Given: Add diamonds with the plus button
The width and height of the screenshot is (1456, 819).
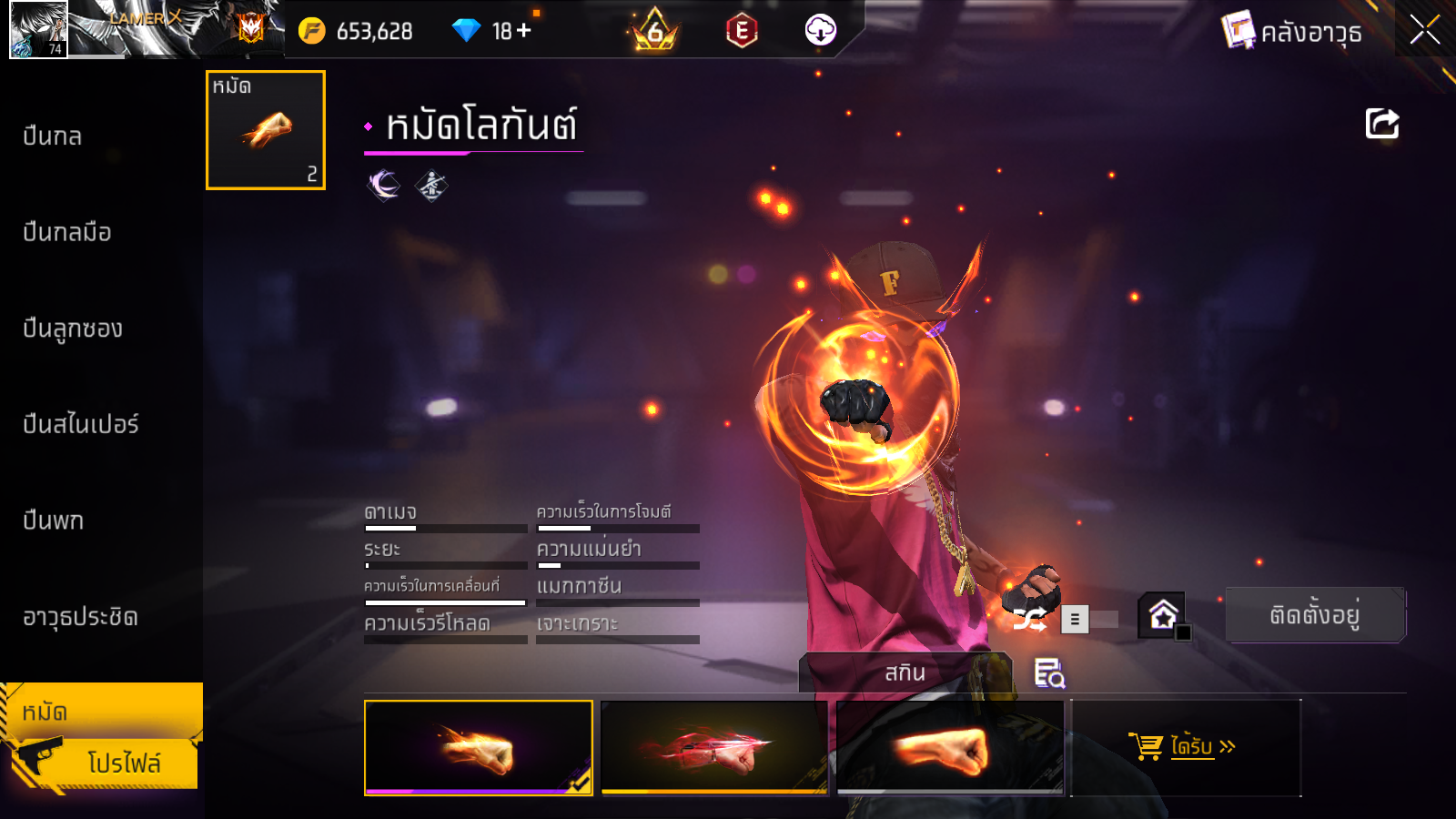Looking at the screenshot, I should [x=524, y=31].
